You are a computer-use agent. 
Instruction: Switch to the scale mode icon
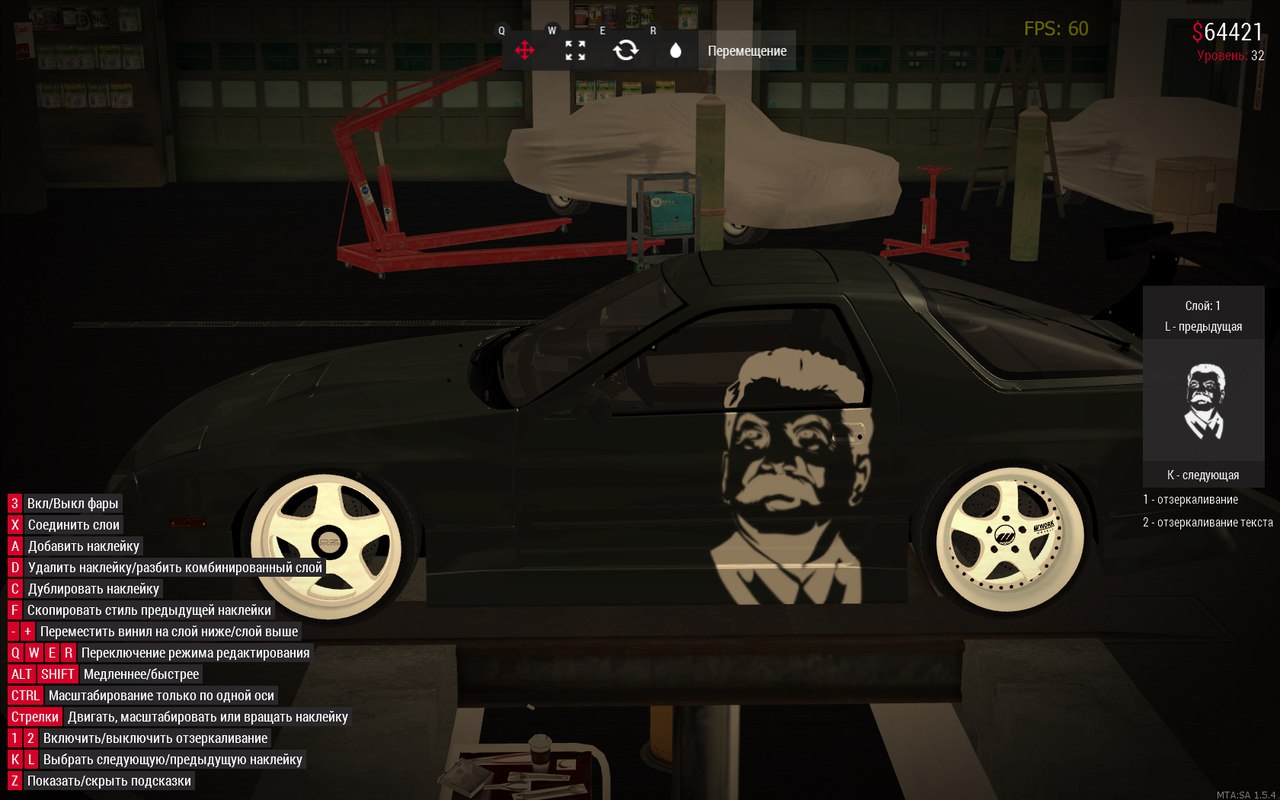(575, 50)
